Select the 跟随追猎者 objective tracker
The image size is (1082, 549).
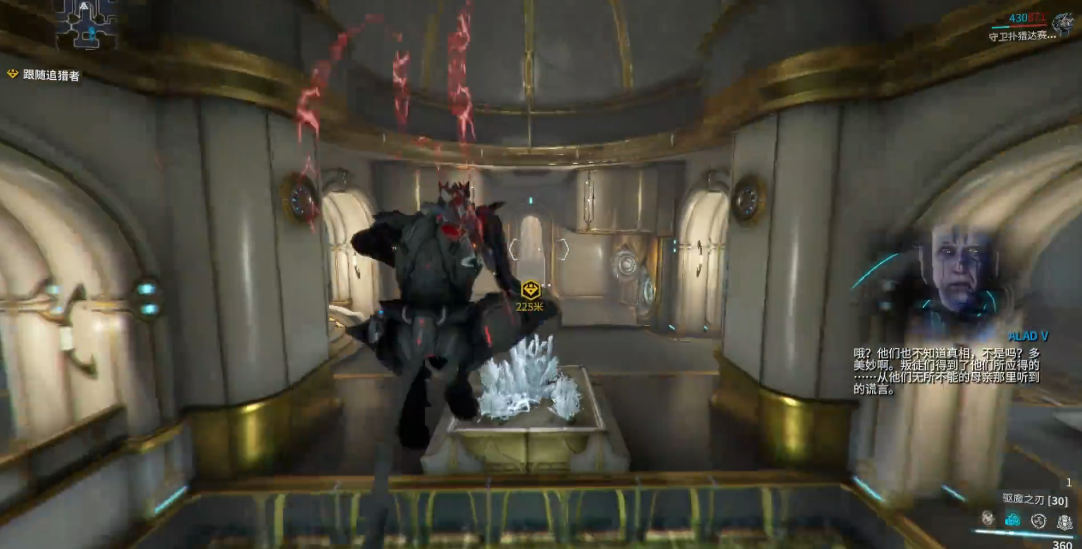pyautogui.click(x=44, y=75)
